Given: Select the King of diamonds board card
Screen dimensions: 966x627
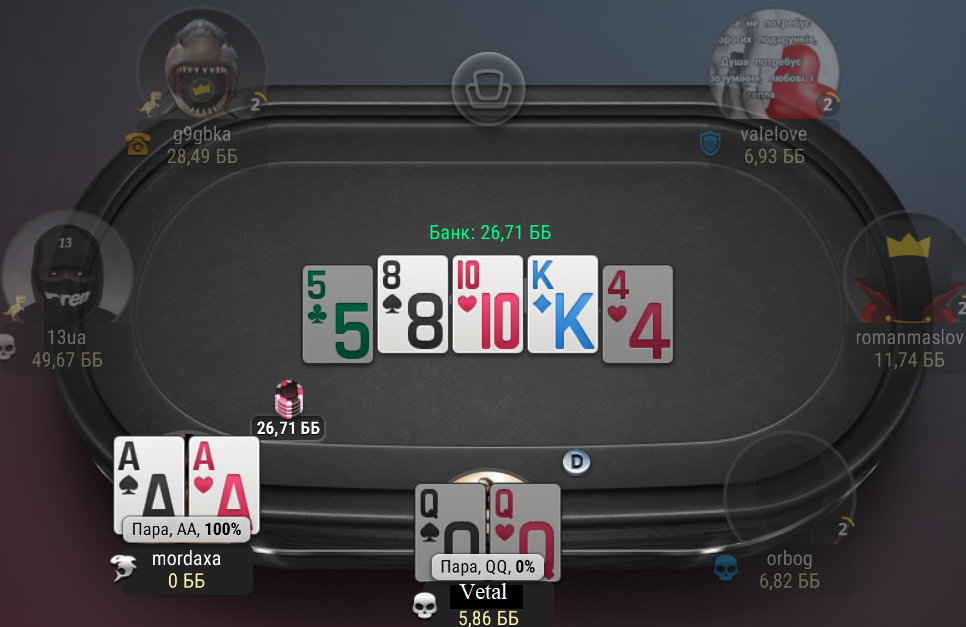Looking at the screenshot, I should (562, 304).
